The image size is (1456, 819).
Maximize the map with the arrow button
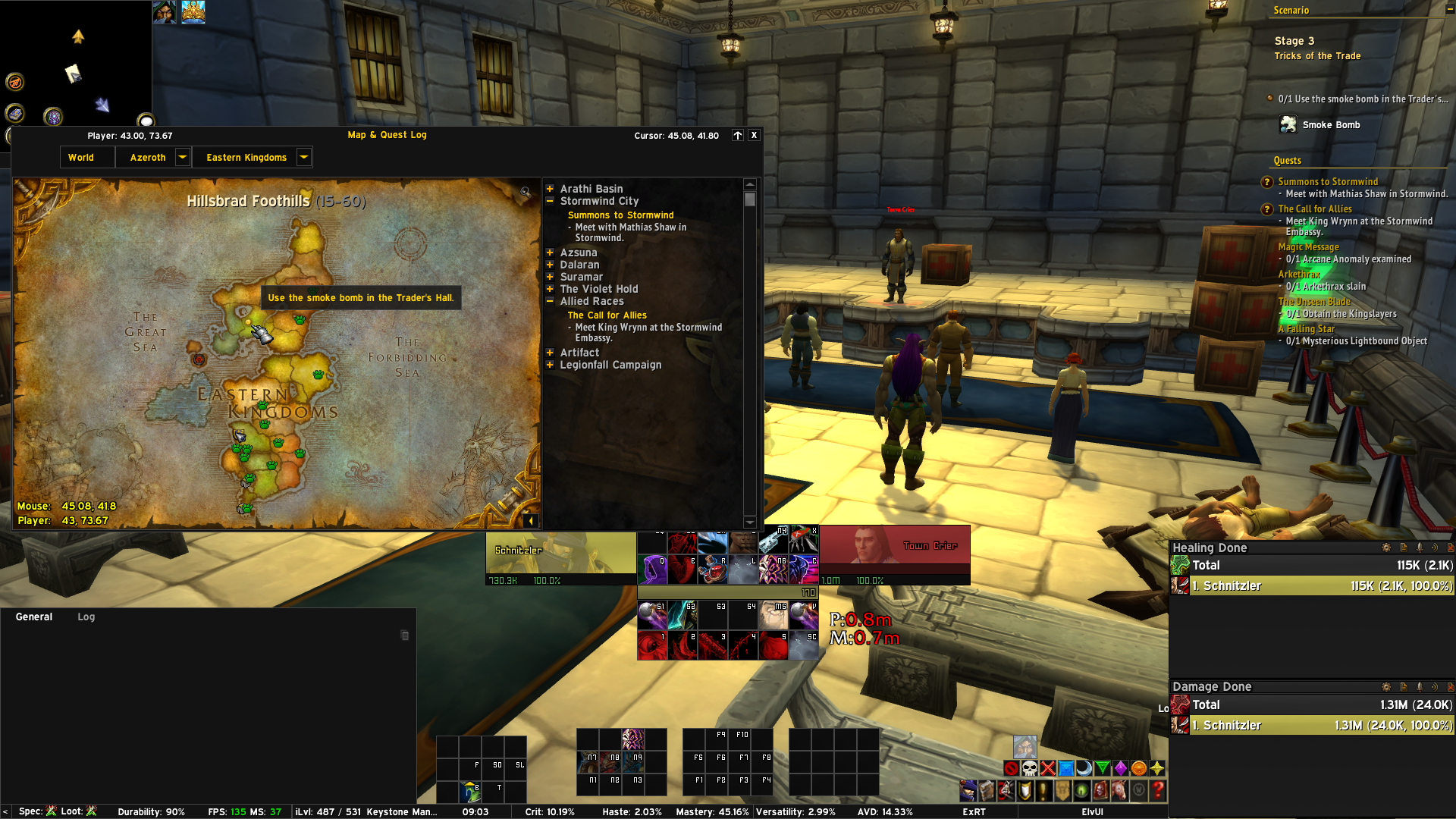click(x=737, y=135)
